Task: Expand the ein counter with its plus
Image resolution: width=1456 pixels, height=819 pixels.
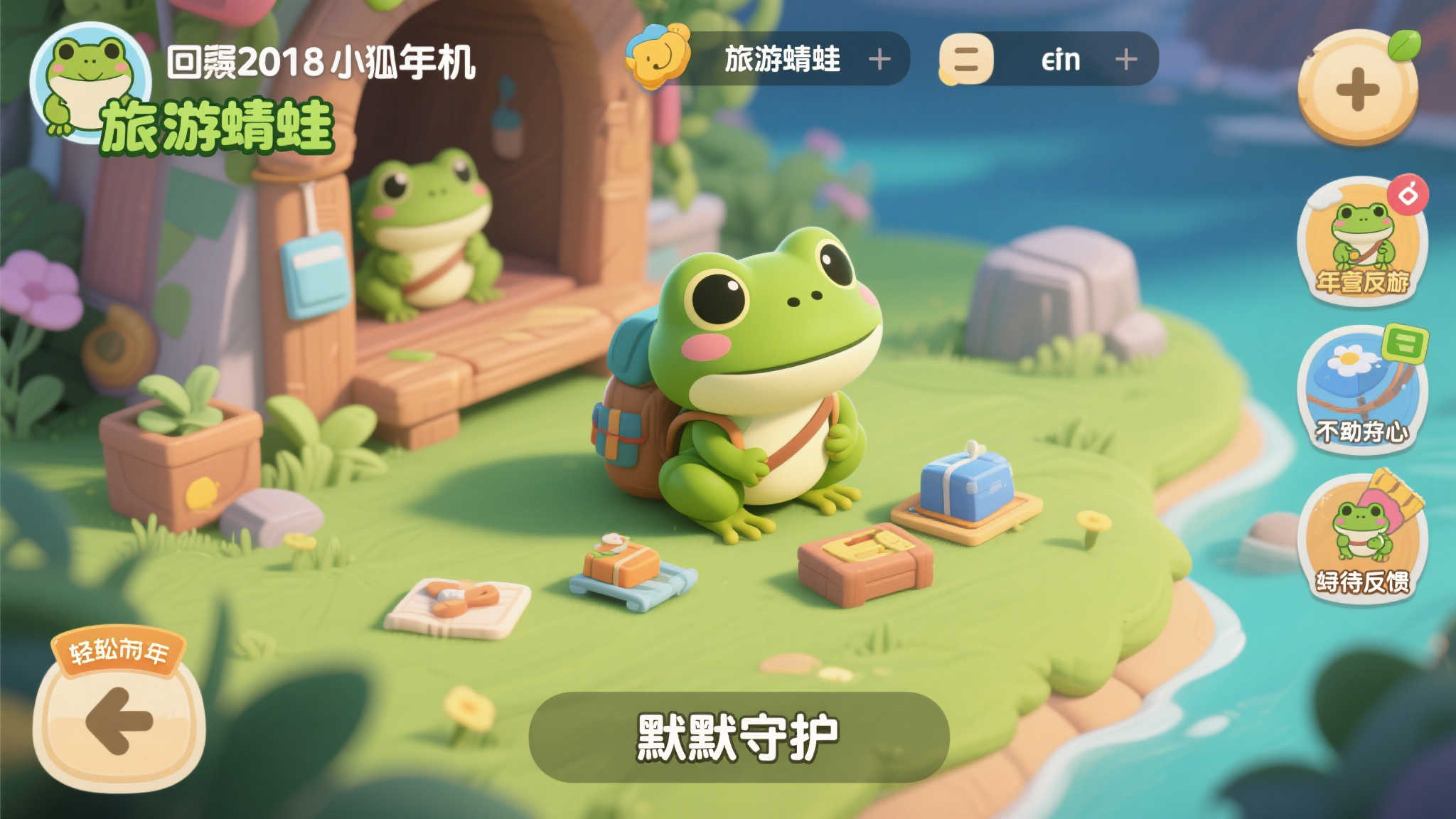Action: tap(1125, 60)
